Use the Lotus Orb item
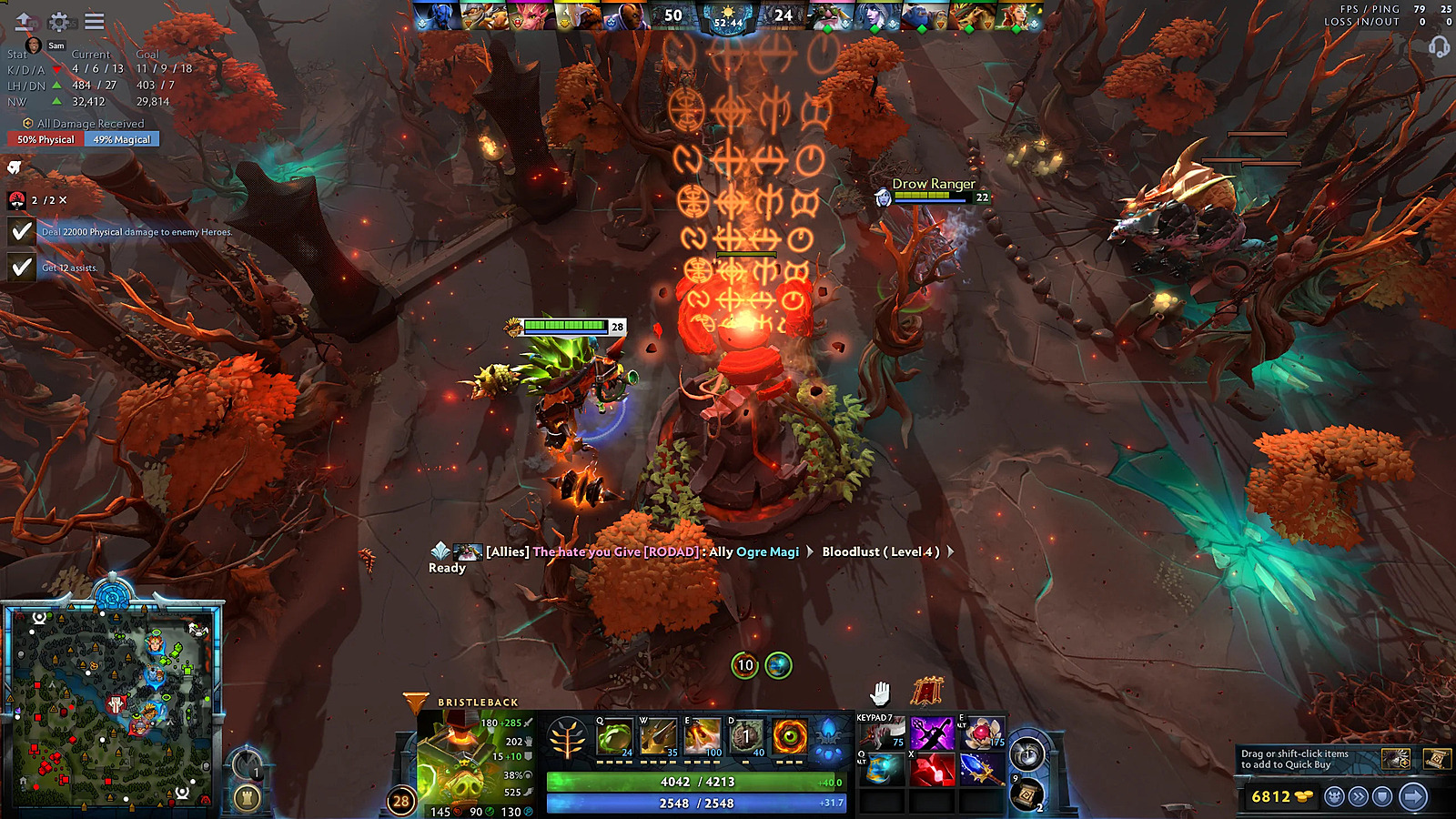1456x819 pixels. 982,733
